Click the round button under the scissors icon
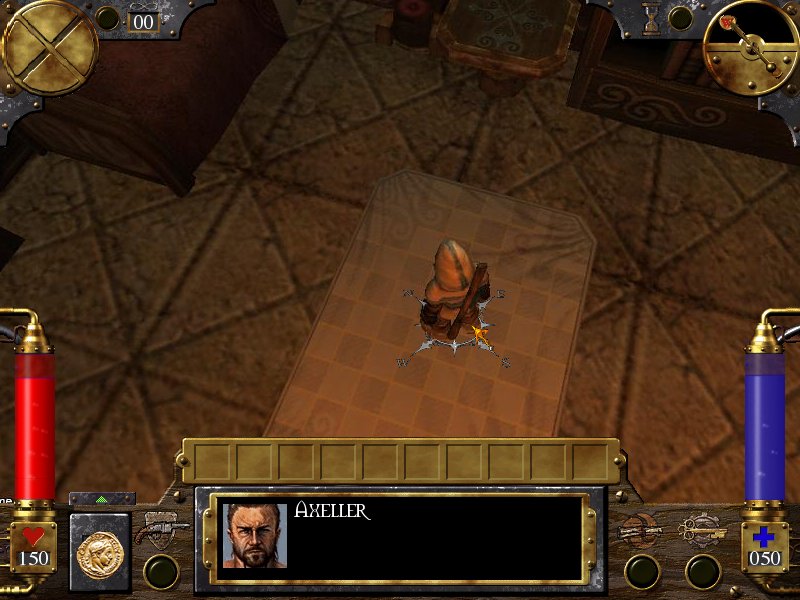This screenshot has width=800, height=600. [x=703, y=571]
